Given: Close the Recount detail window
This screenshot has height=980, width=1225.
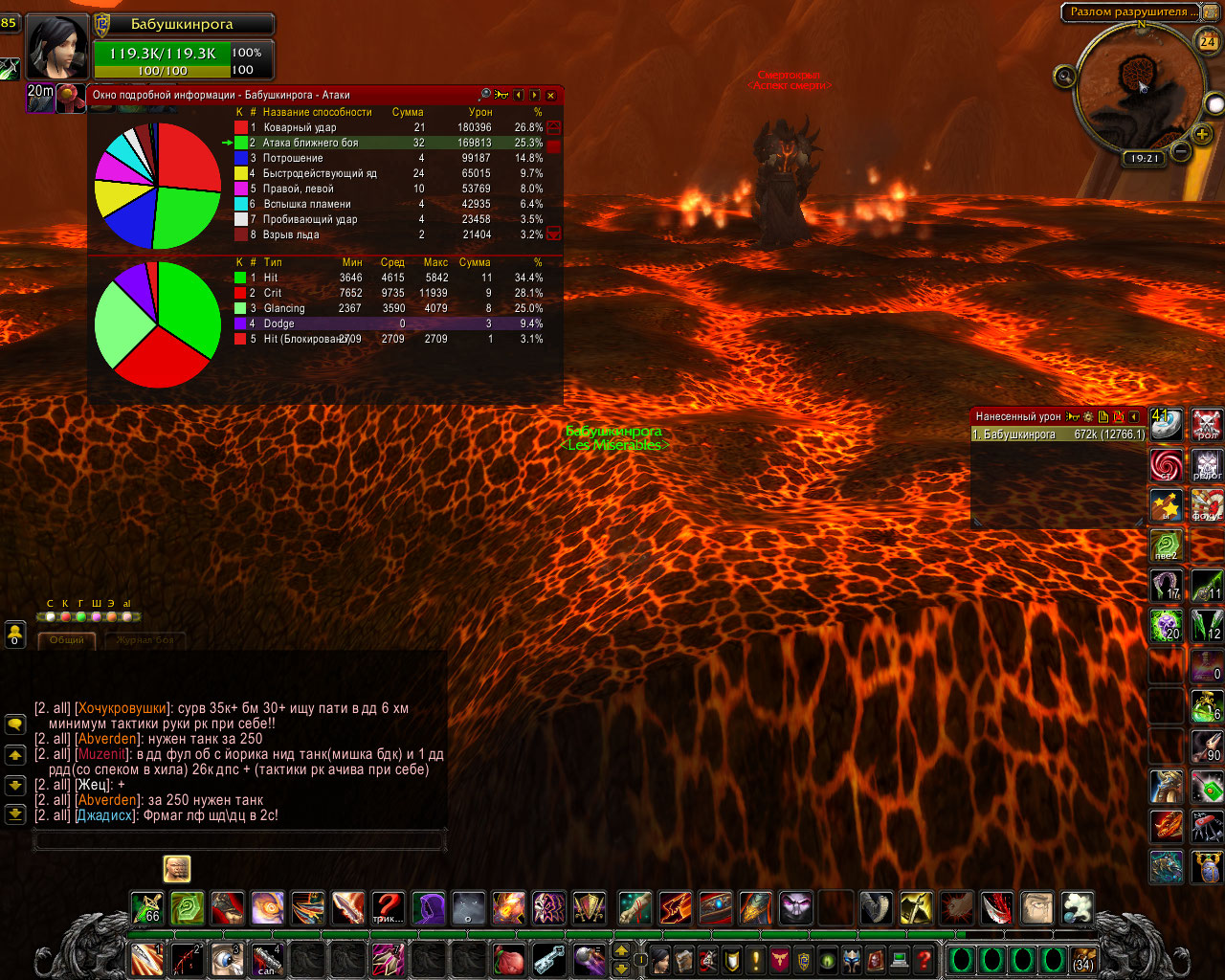Looking at the screenshot, I should coord(550,95).
